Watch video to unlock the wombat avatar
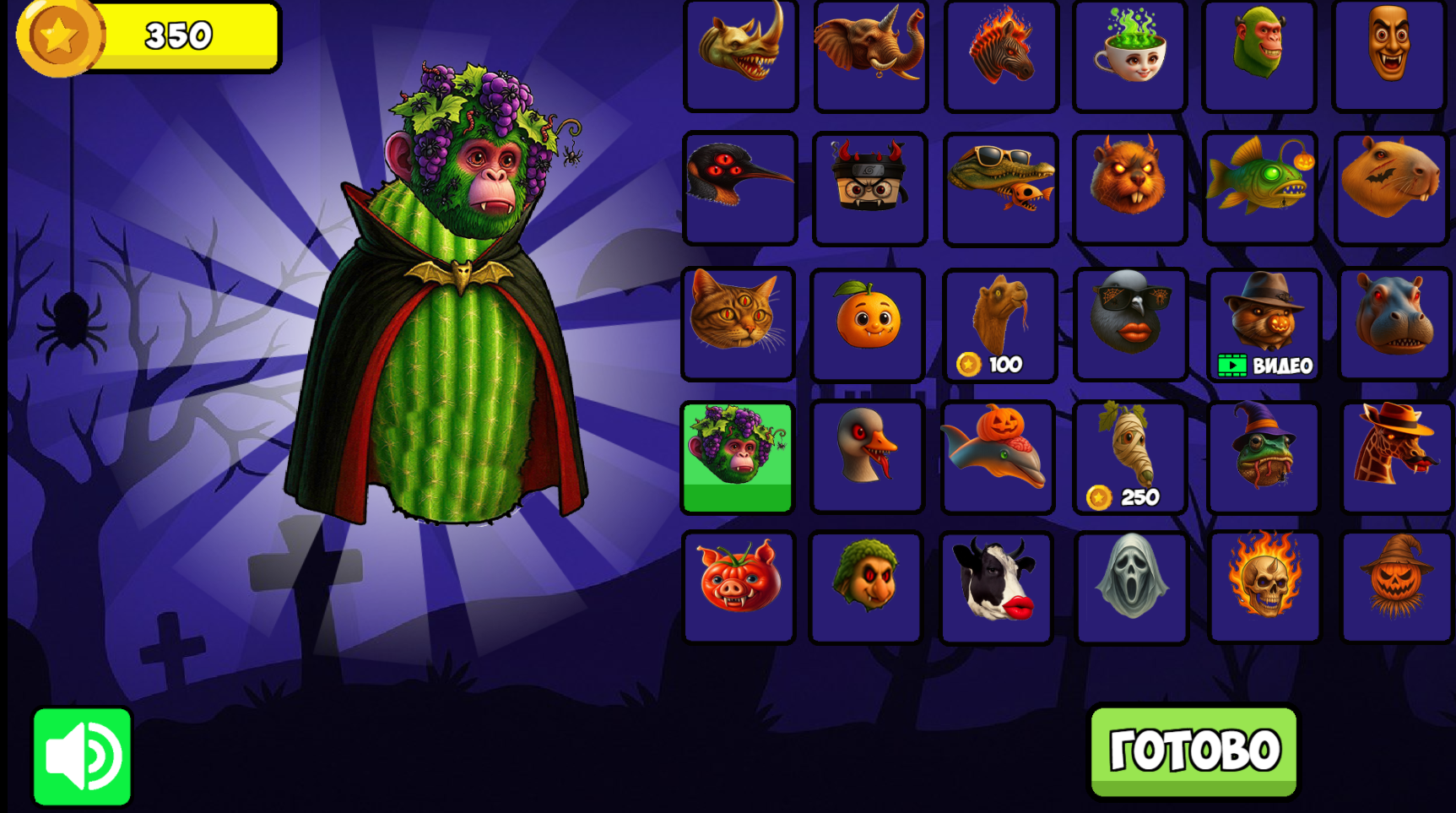 (x=1263, y=322)
